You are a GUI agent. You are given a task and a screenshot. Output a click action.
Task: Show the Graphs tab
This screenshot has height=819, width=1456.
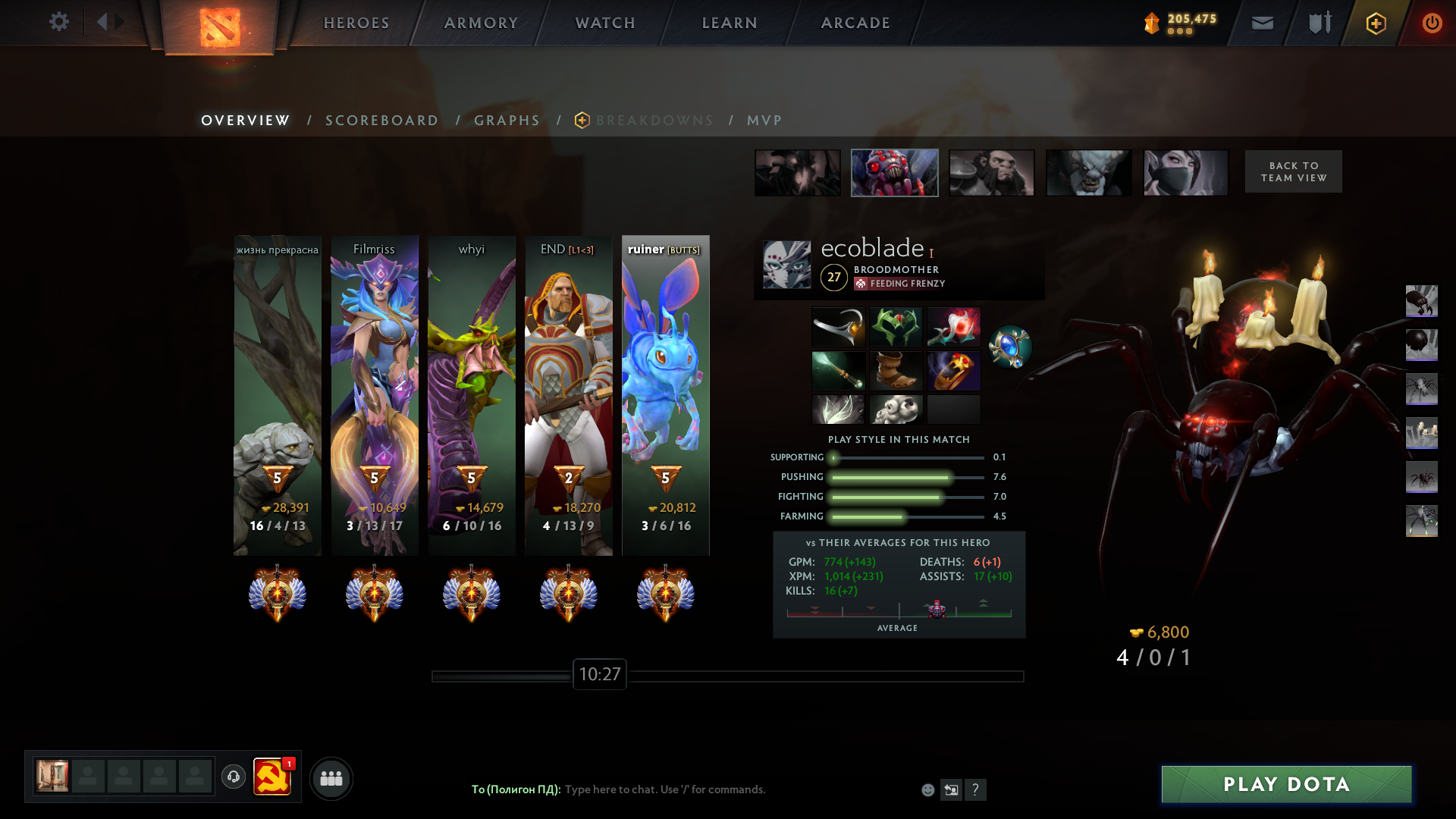coord(507,121)
